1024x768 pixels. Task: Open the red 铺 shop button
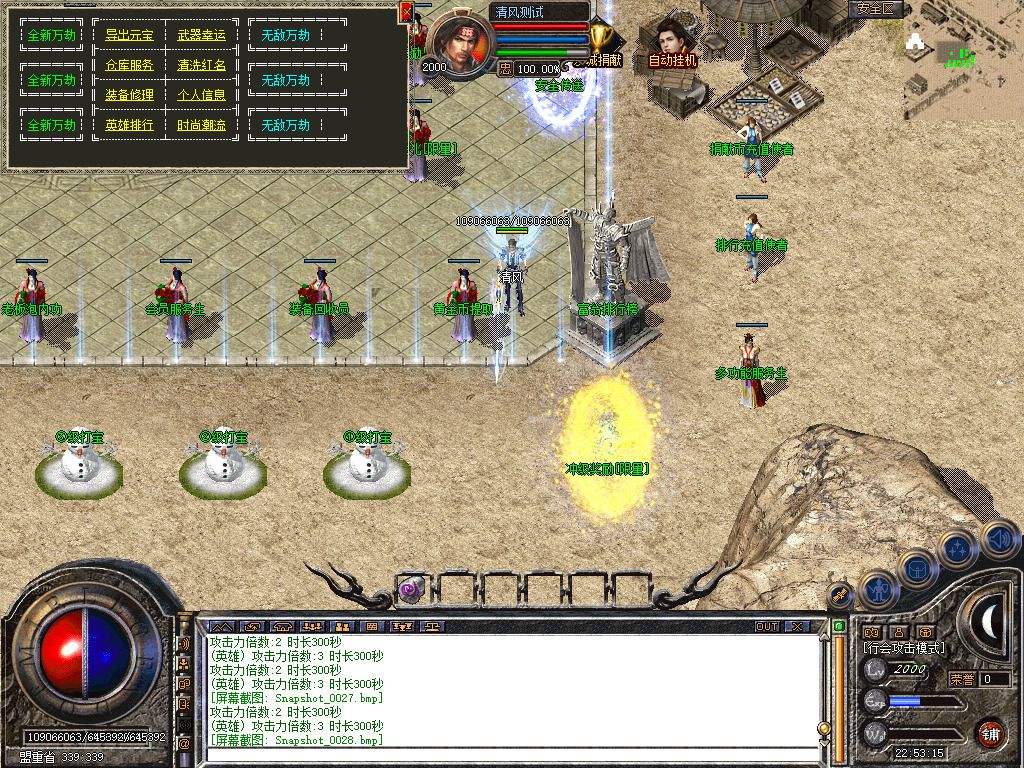coord(991,732)
